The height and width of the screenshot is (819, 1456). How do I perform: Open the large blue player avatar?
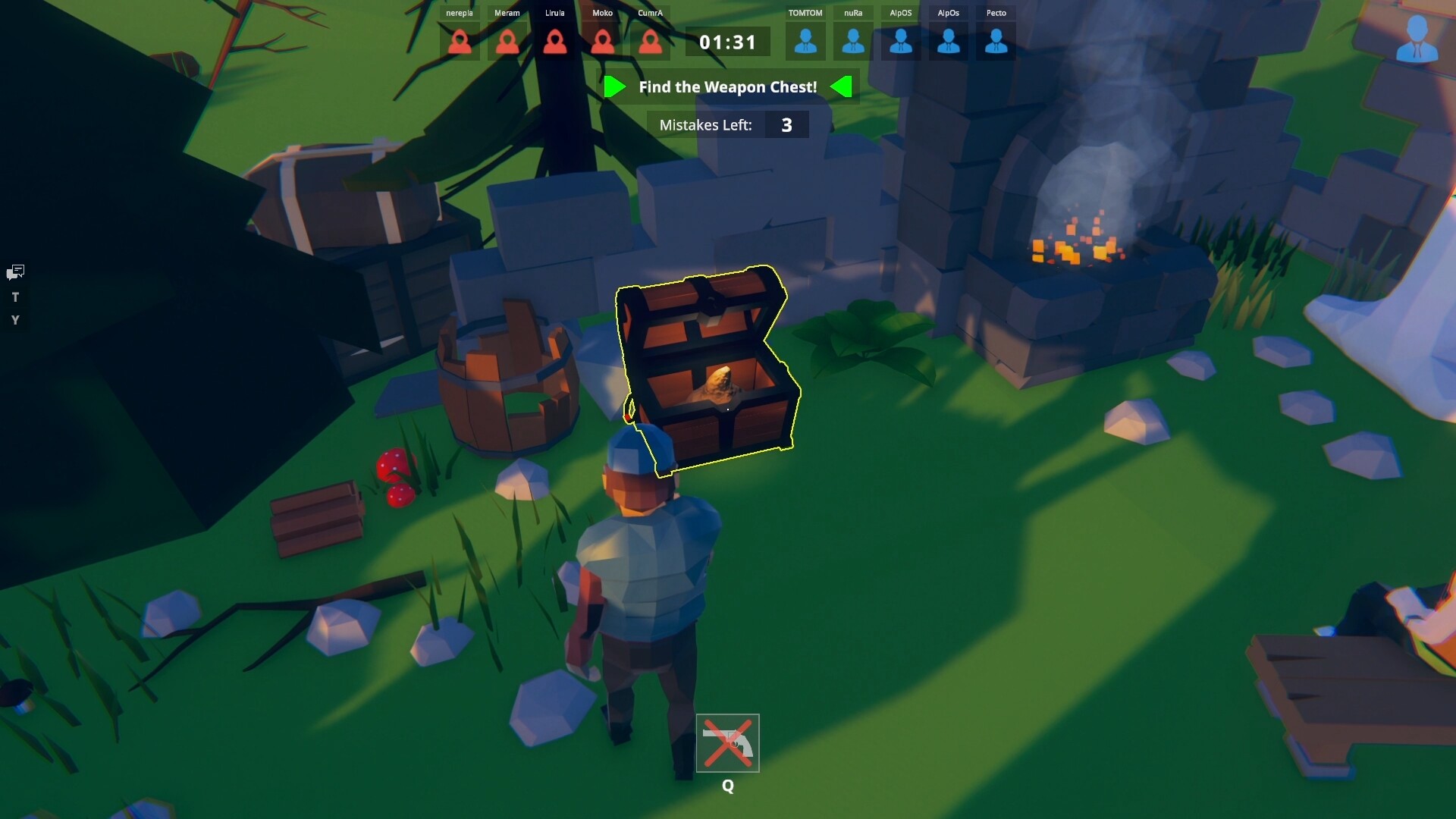[1417, 38]
